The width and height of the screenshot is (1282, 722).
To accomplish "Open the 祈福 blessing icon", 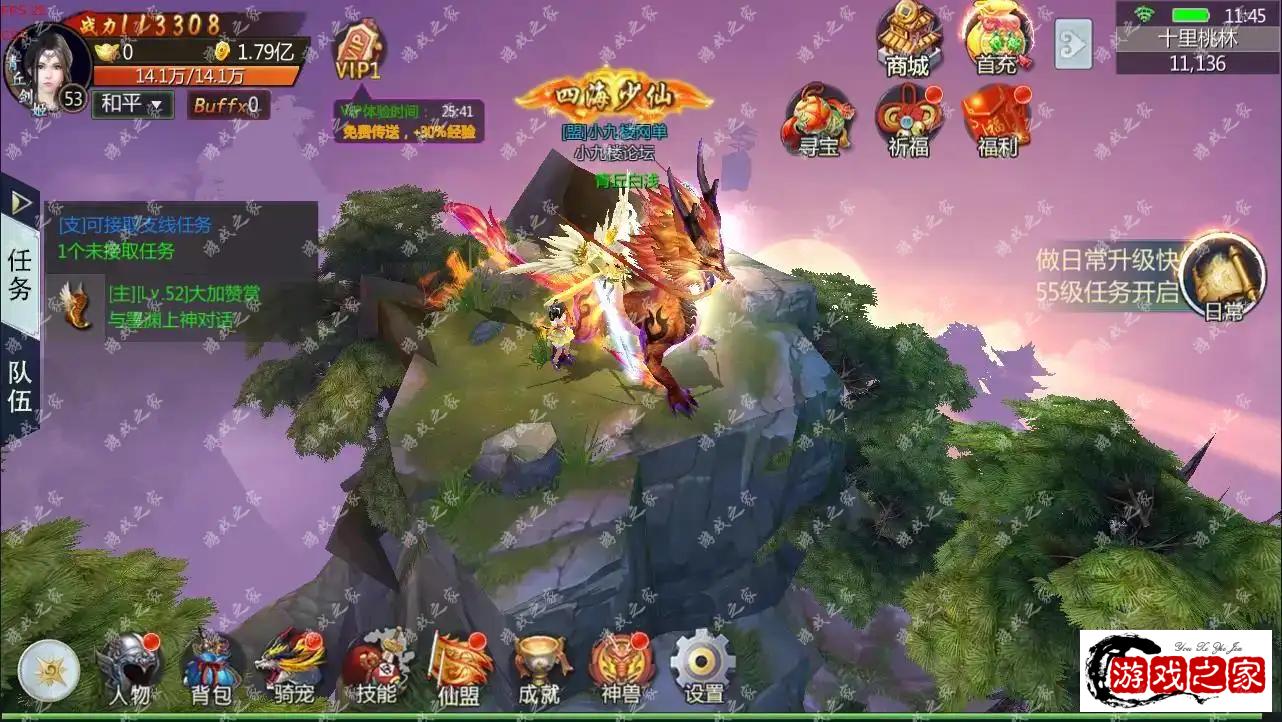I will coord(907,121).
